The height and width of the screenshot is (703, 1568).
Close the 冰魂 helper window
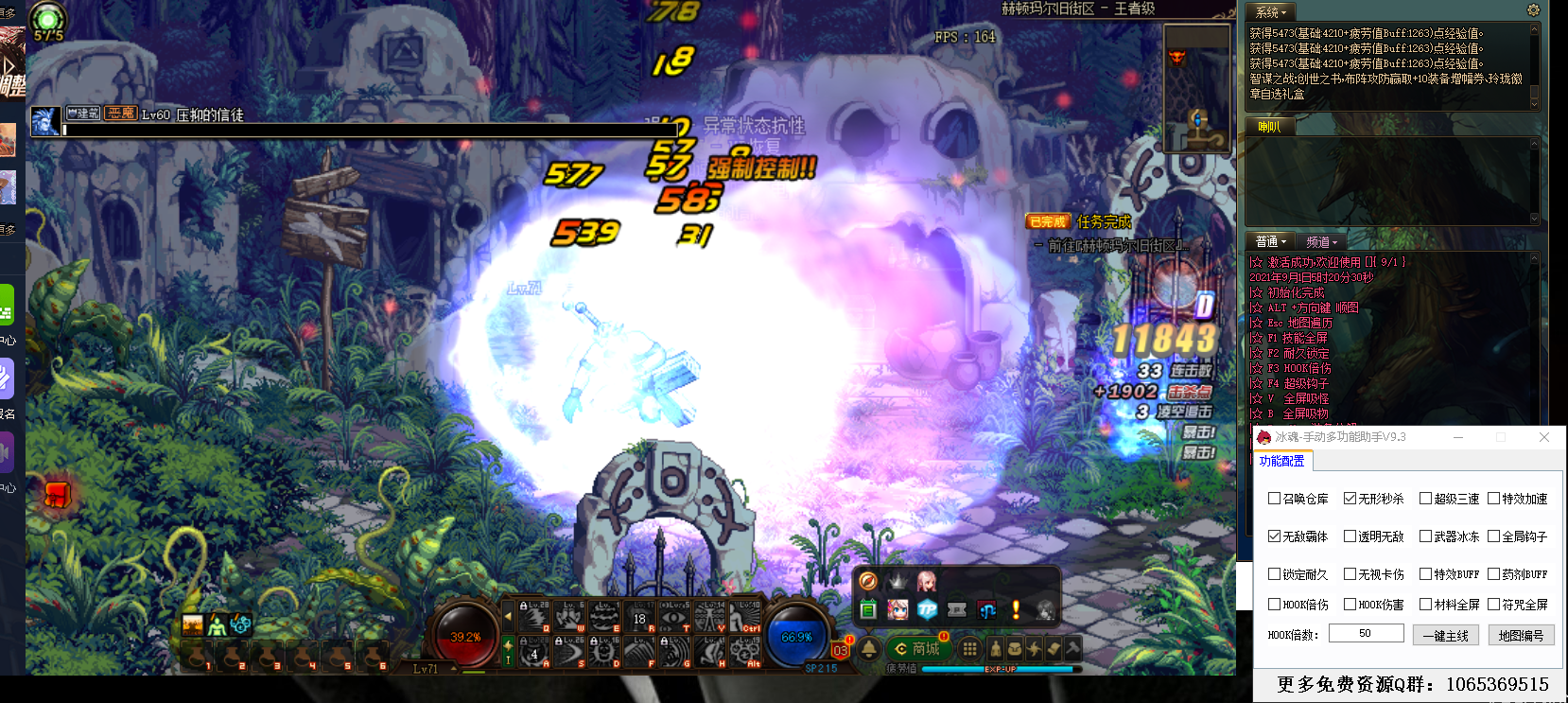point(1544,437)
